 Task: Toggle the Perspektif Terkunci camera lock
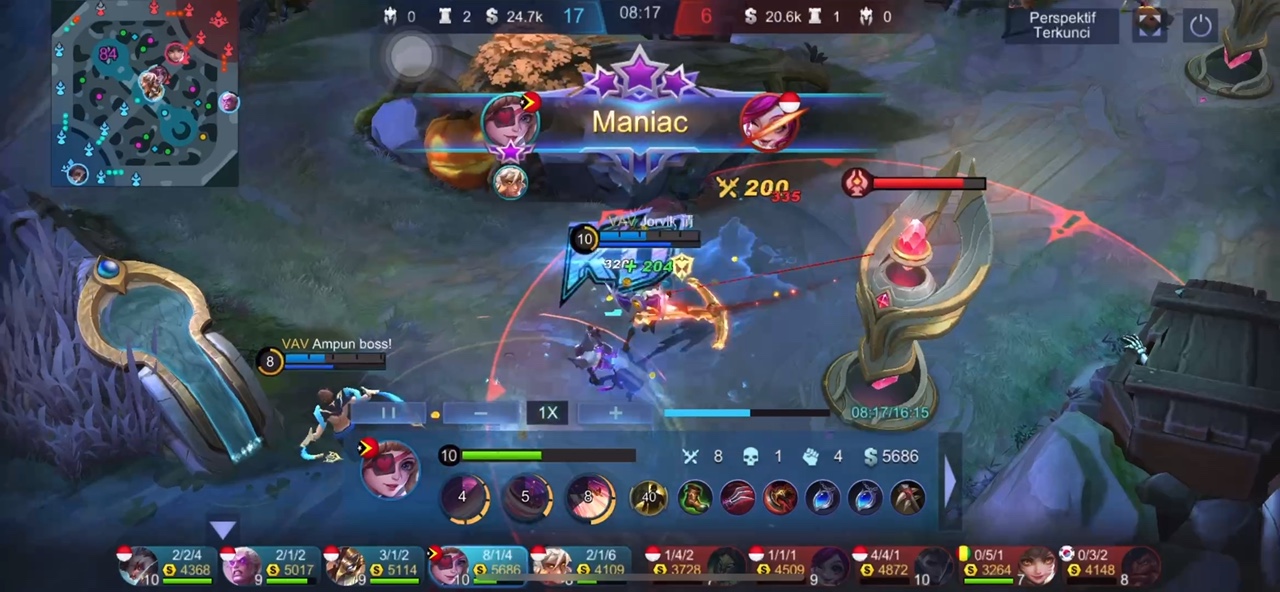(1062, 25)
